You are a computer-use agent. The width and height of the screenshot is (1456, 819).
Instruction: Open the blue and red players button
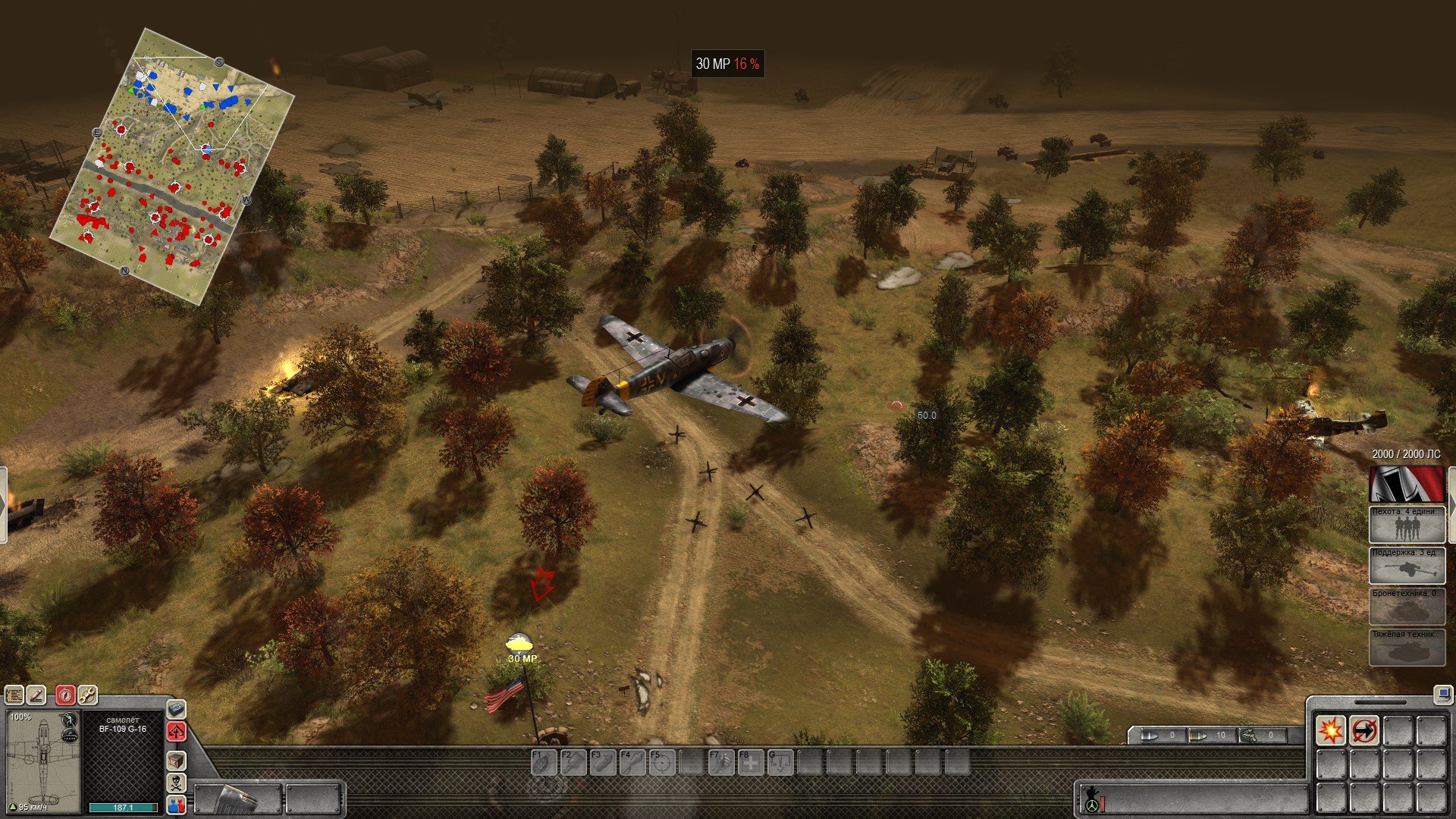176,804
